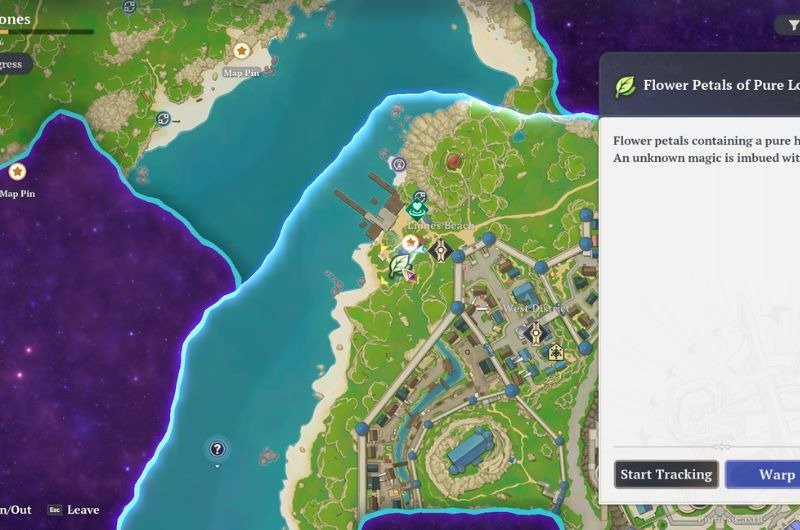Click the purple circular marker by the docks
This screenshot has width=800, height=530.
[399, 164]
